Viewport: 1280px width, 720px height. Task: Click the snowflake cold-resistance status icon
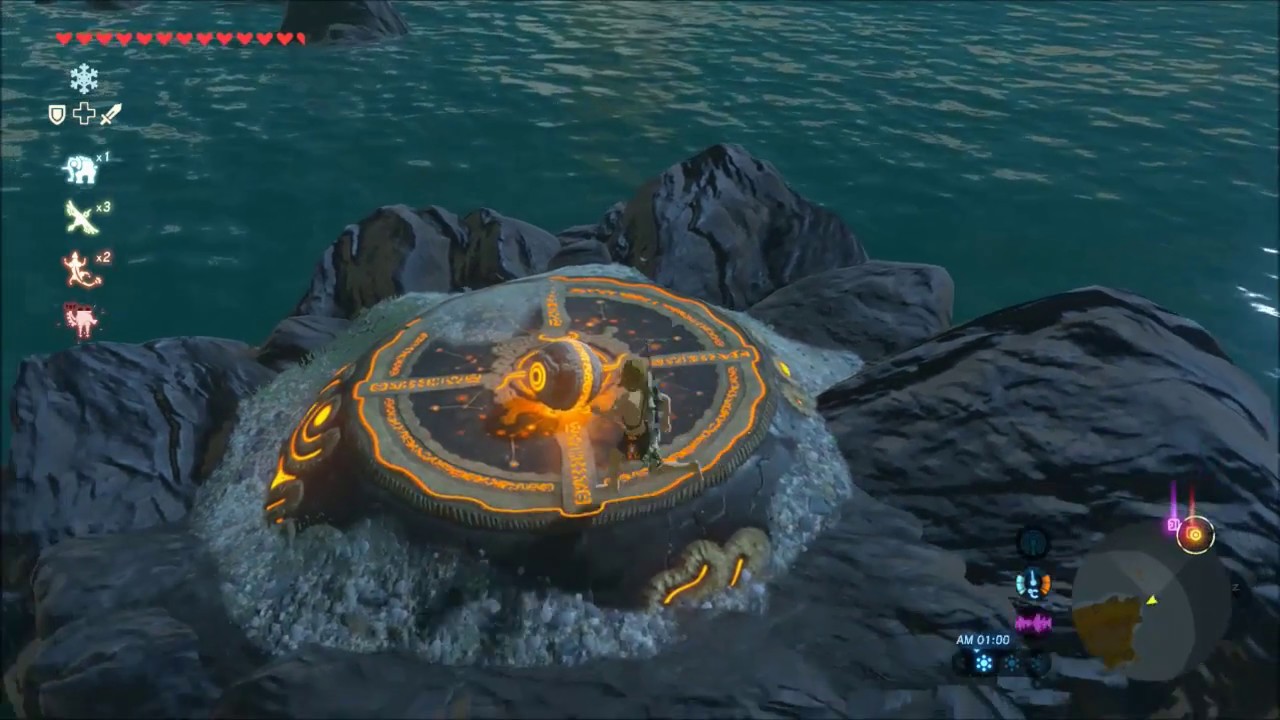click(84, 77)
